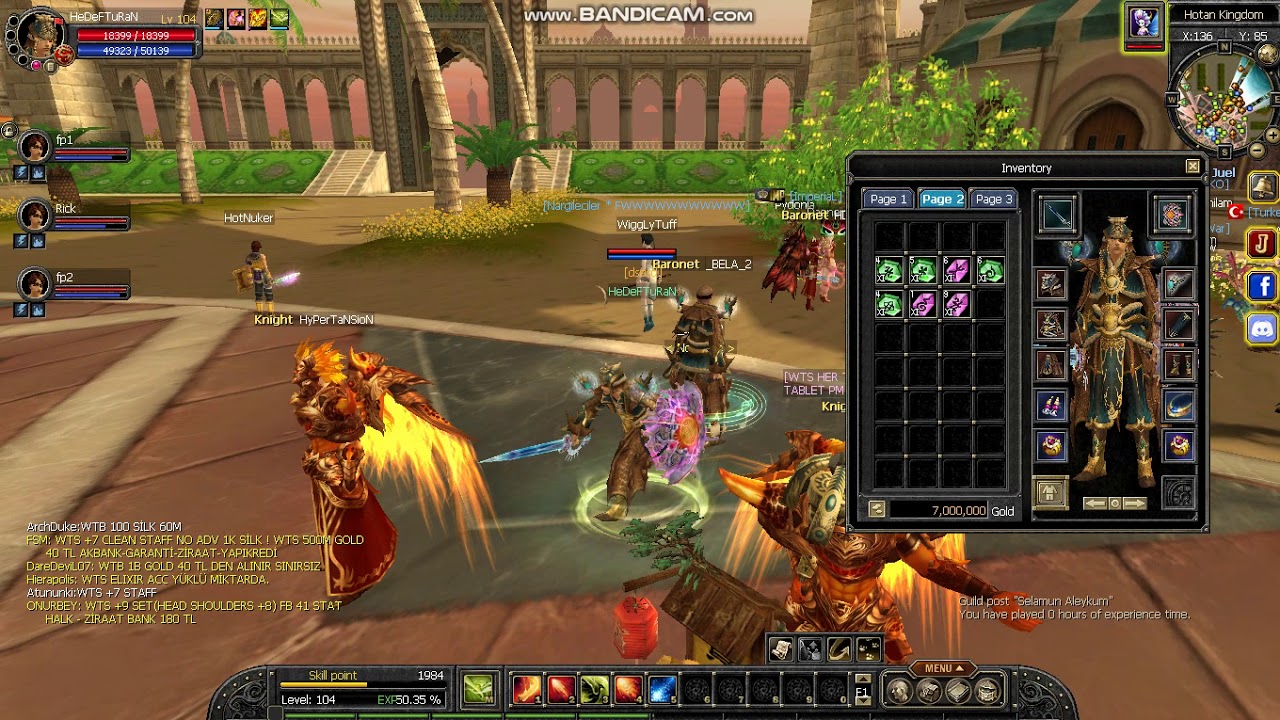
Task: Open the Discord shortcut icon
Action: click(x=1262, y=329)
